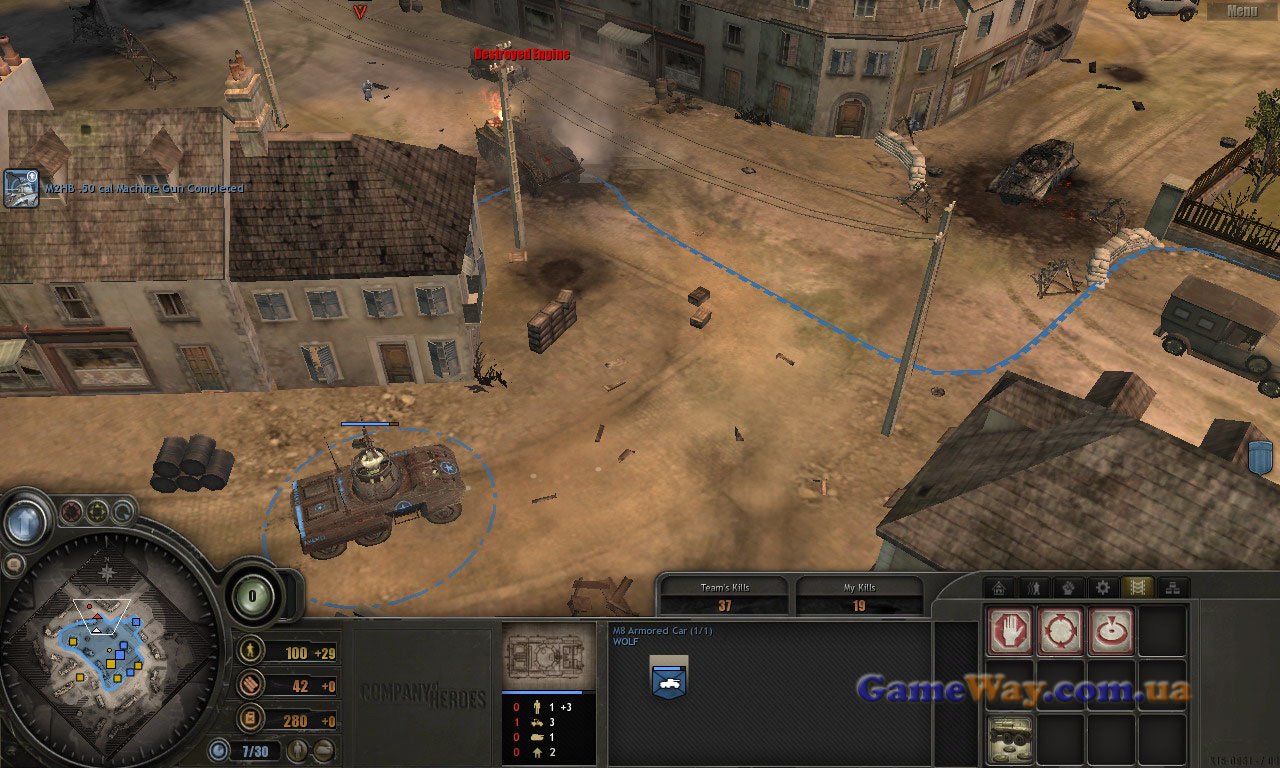Open the gear icon tab
1280x768 pixels.
point(1103,588)
